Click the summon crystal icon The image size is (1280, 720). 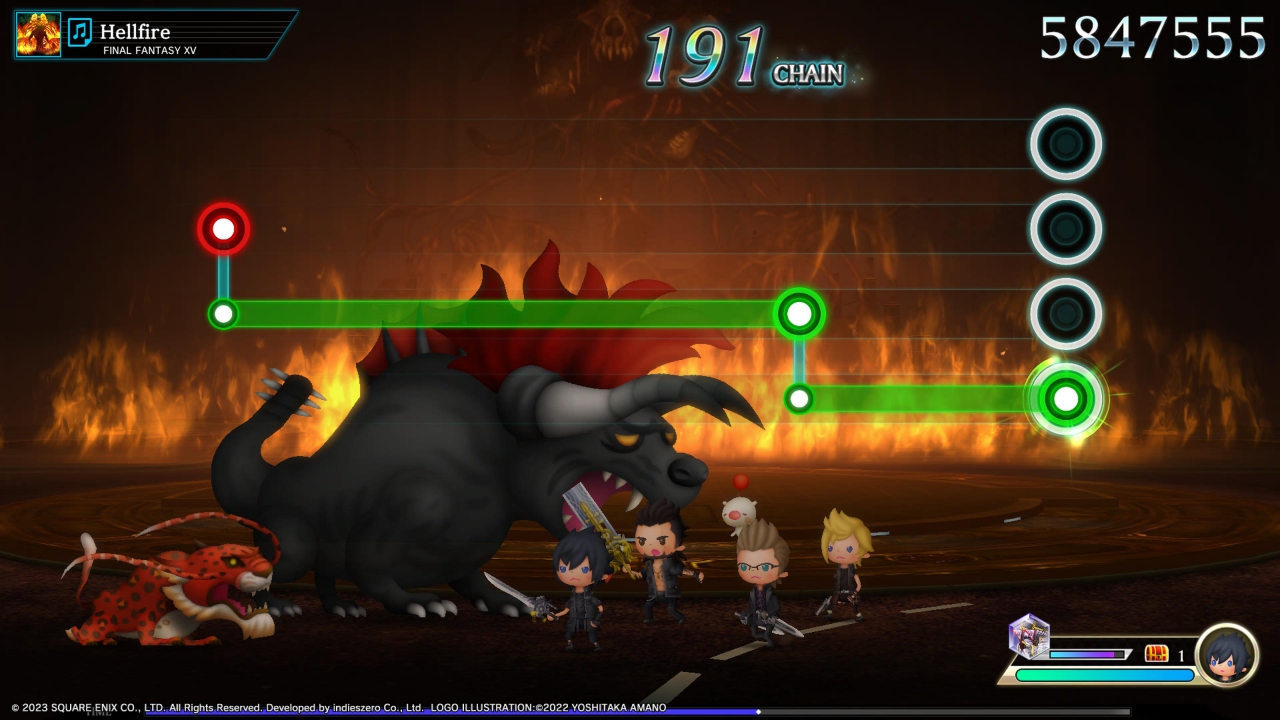[1028, 635]
